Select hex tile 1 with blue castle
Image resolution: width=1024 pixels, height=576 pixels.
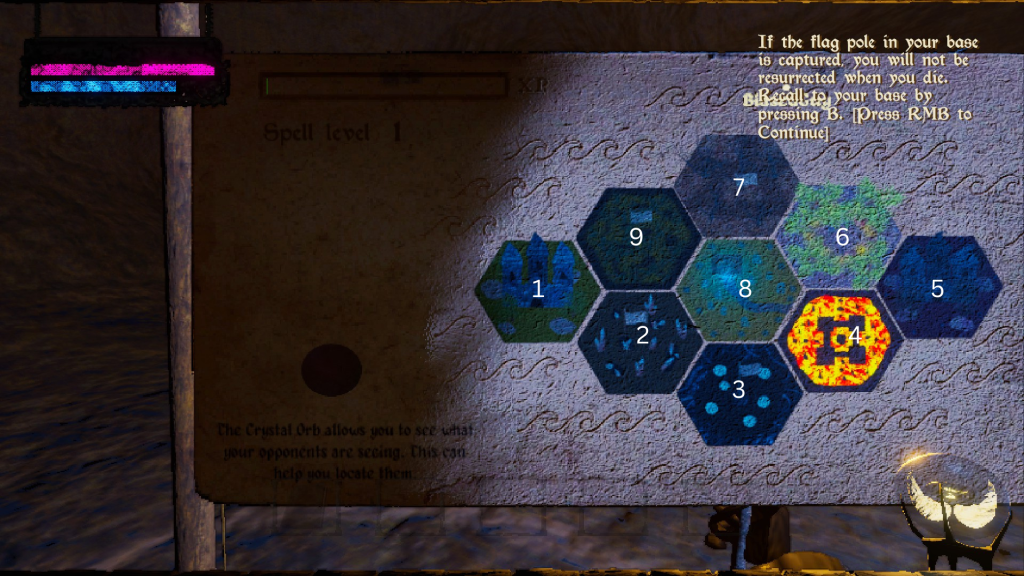pos(537,290)
